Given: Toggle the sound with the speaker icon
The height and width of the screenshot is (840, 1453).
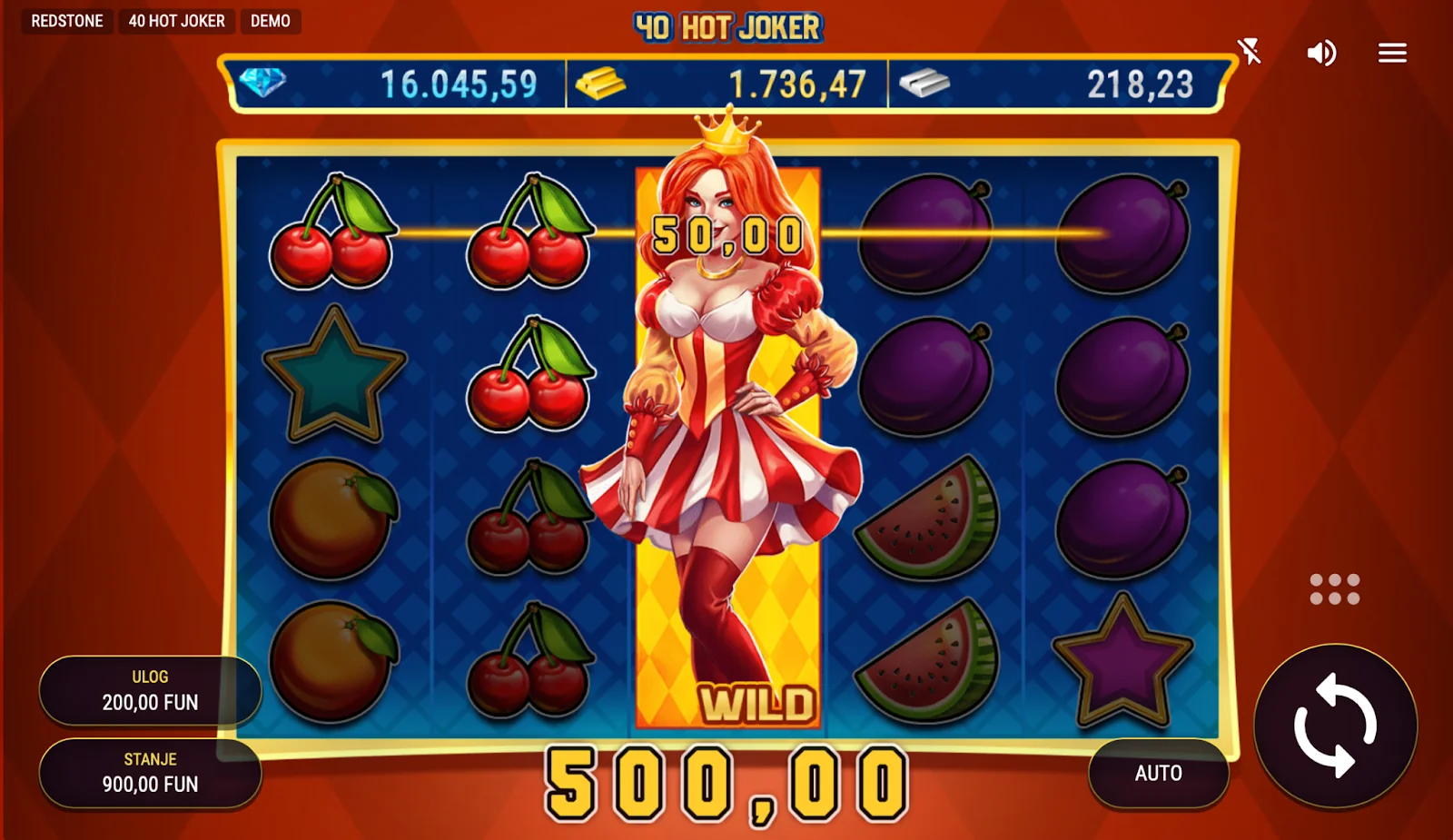Looking at the screenshot, I should 1321,54.
